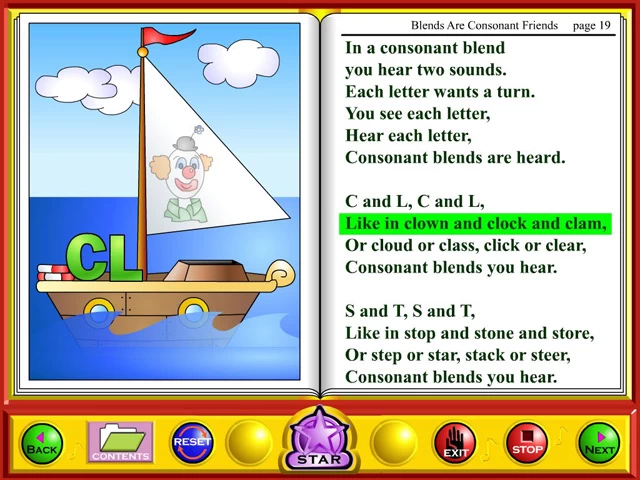Exit the storybook with the Exit button
640x480 pixels.
(455, 443)
